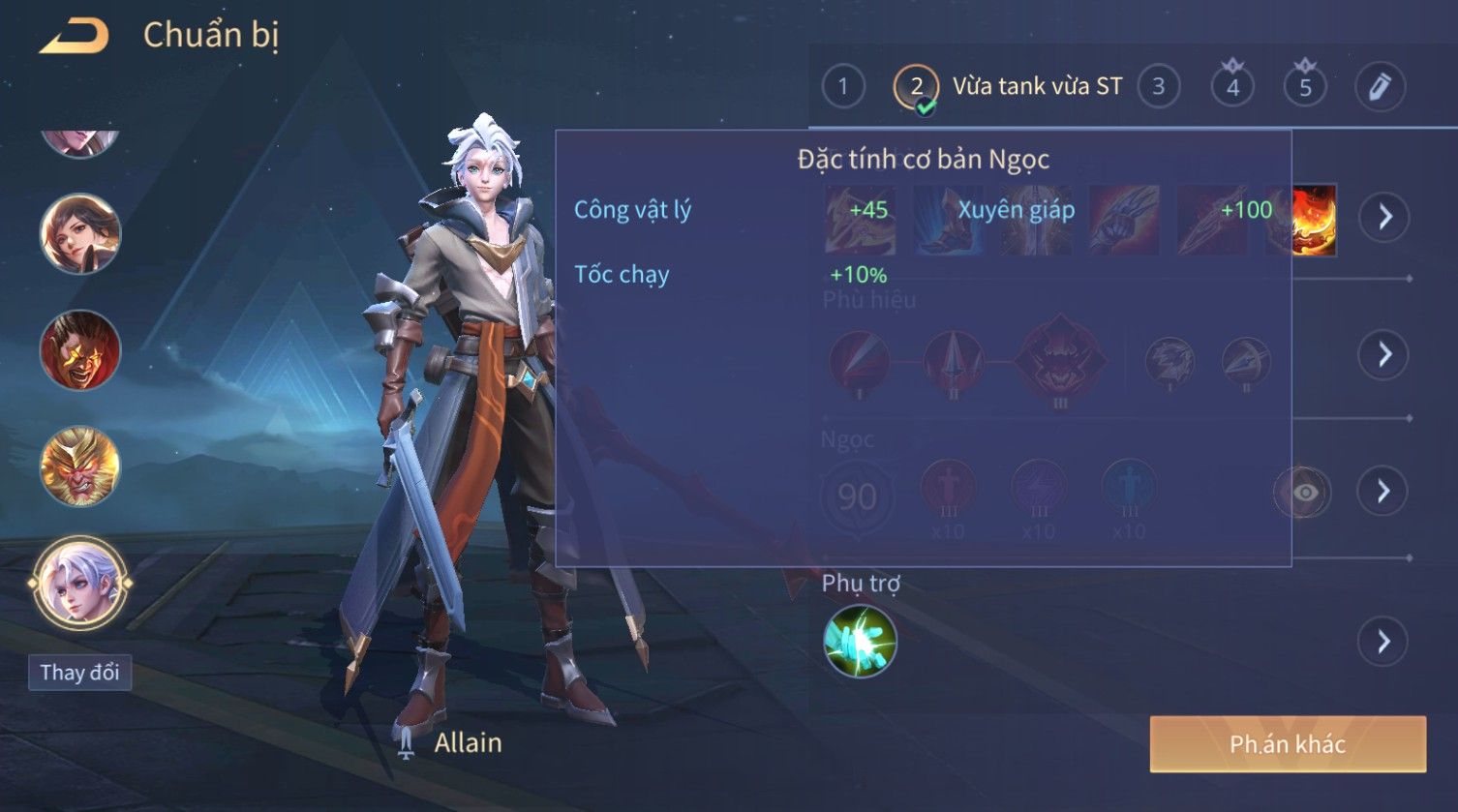Click the Ph.án khác button
Image resolution: width=1458 pixels, height=812 pixels.
click(x=1287, y=744)
